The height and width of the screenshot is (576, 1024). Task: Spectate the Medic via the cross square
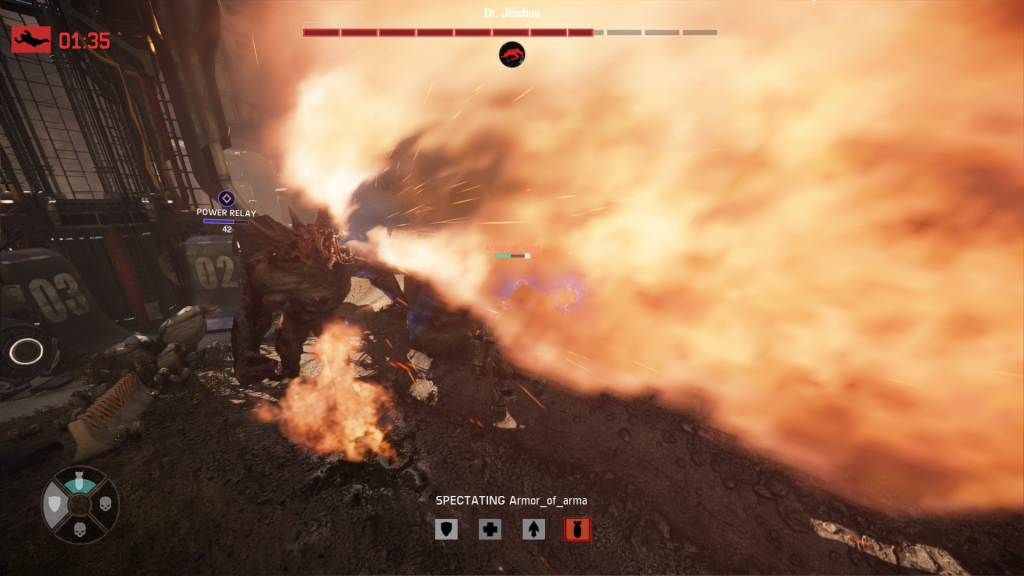pos(490,530)
